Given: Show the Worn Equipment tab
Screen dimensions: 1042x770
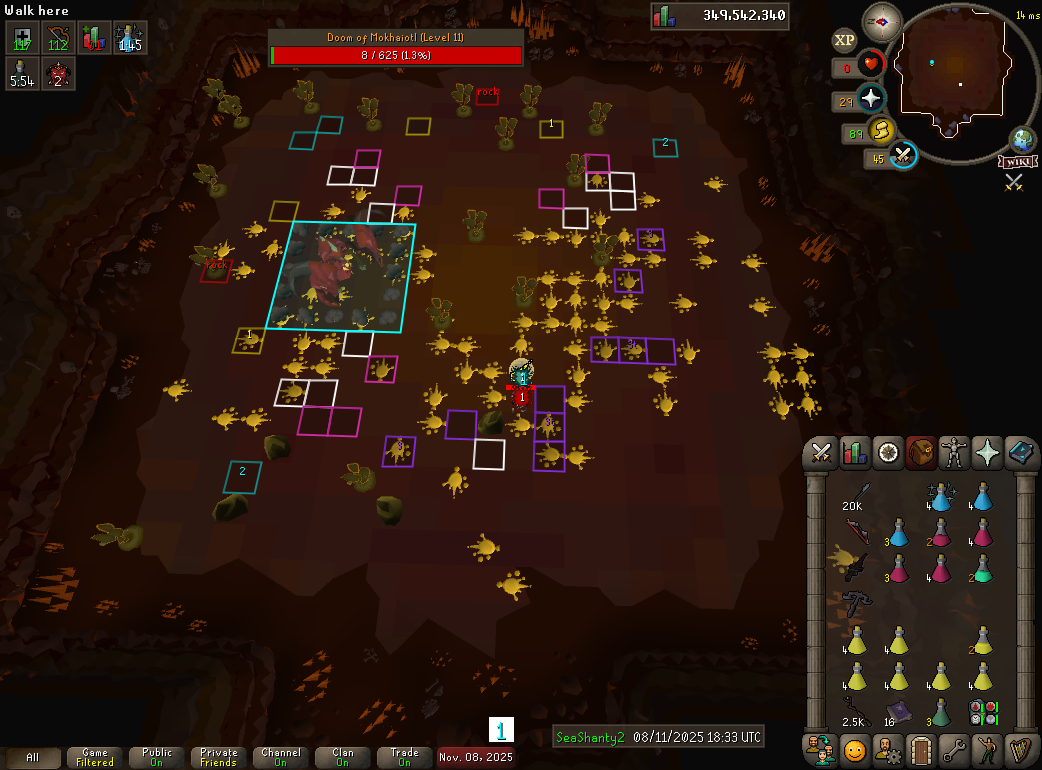Looking at the screenshot, I should click(954, 453).
